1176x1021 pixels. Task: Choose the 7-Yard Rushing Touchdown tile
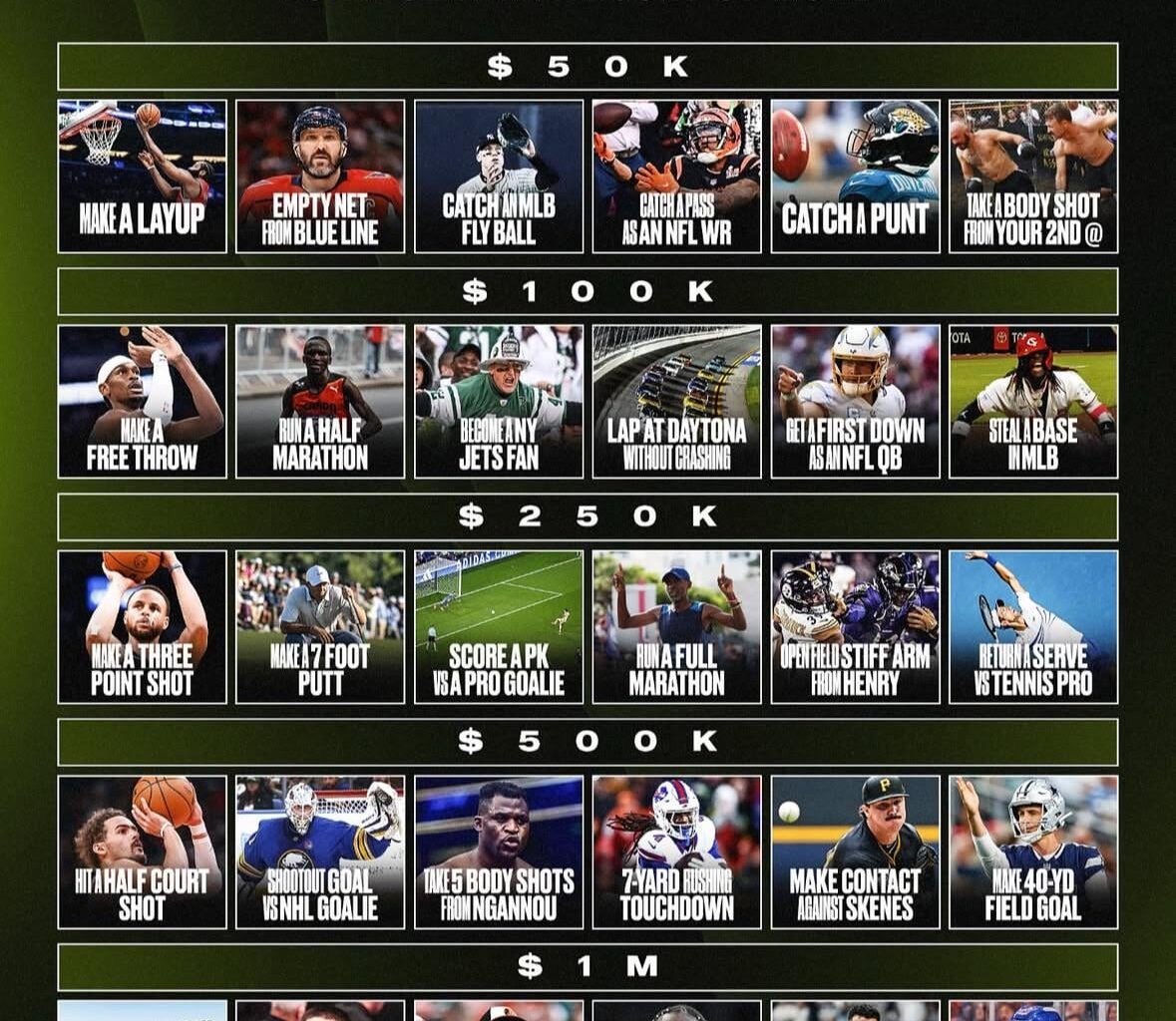676,852
